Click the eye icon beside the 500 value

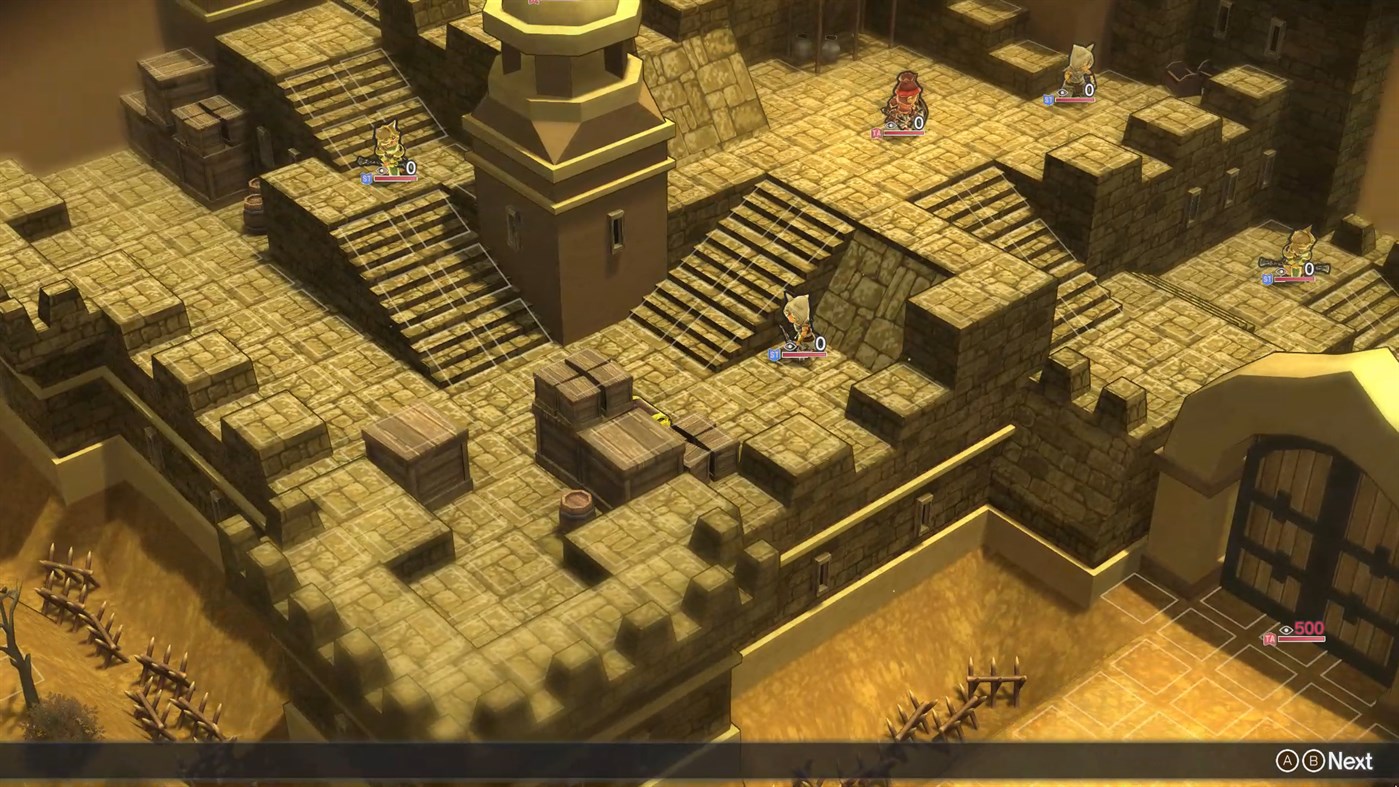pyautogui.click(x=1286, y=630)
